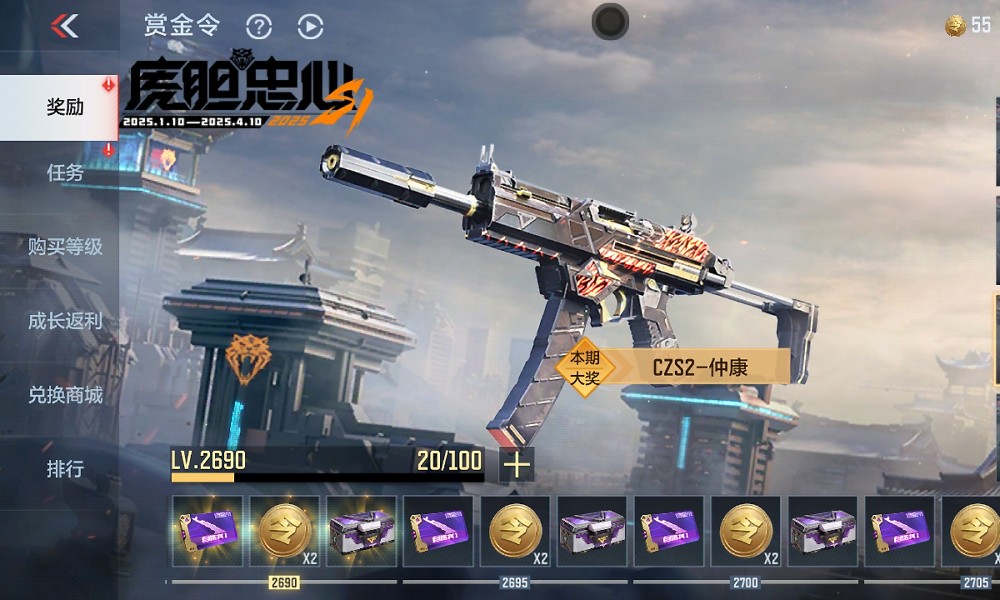The height and width of the screenshot is (600, 1000).
Task: Play the bounty pass preview video
Action: click(310, 27)
